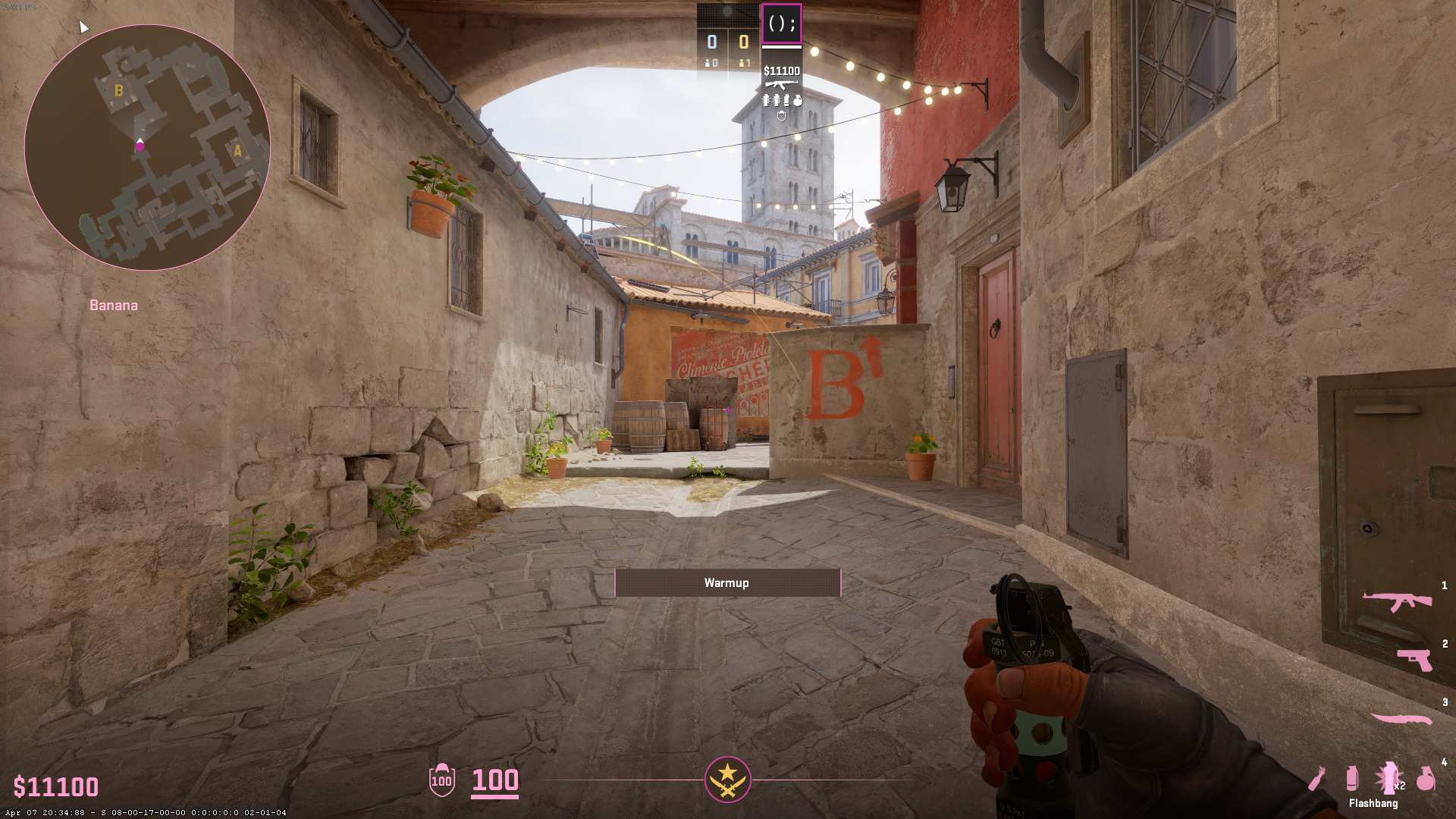1456x819 pixels.
Task: Select the AK-47 rifle slot
Action: click(x=1397, y=601)
